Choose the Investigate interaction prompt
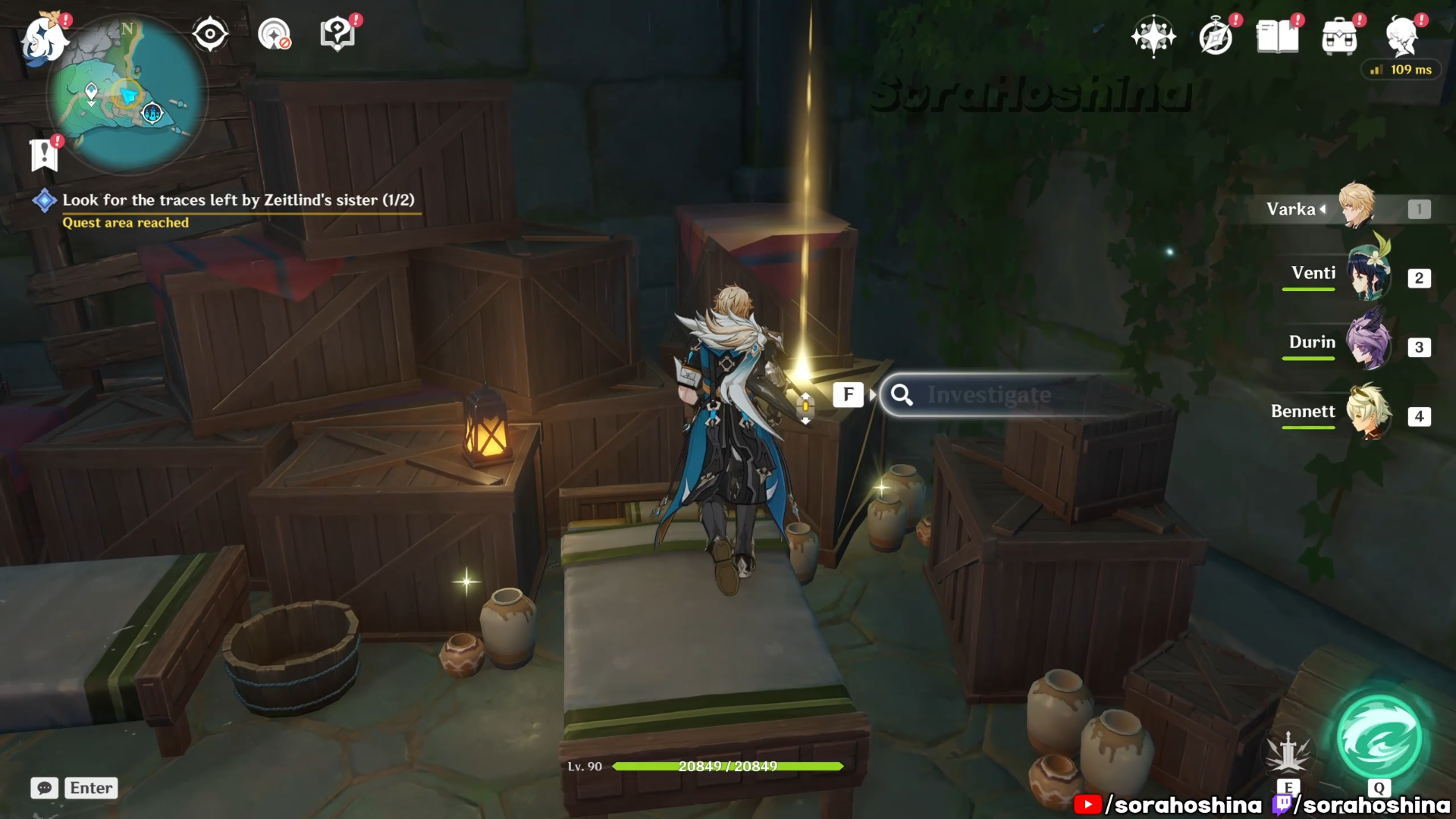 pos(989,395)
